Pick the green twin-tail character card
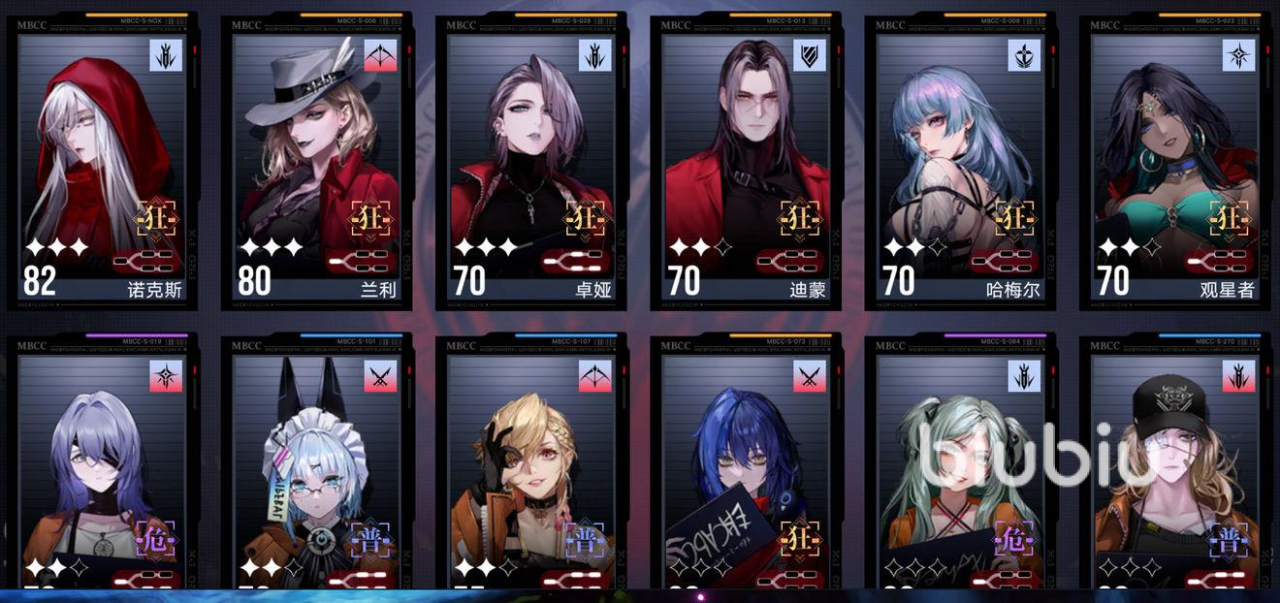 coord(962,470)
